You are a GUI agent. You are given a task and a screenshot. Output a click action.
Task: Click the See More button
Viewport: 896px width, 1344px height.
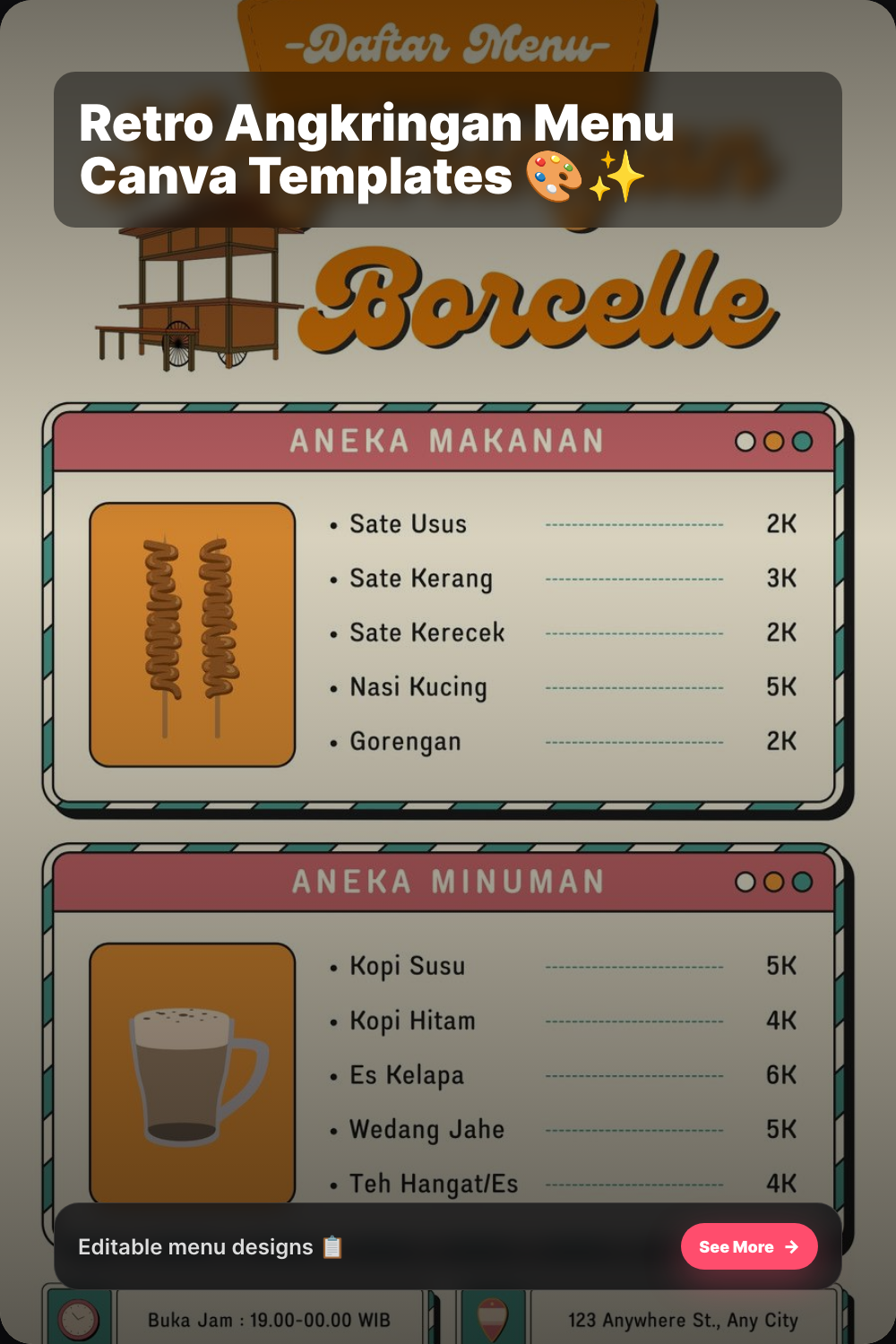[748, 1246]
